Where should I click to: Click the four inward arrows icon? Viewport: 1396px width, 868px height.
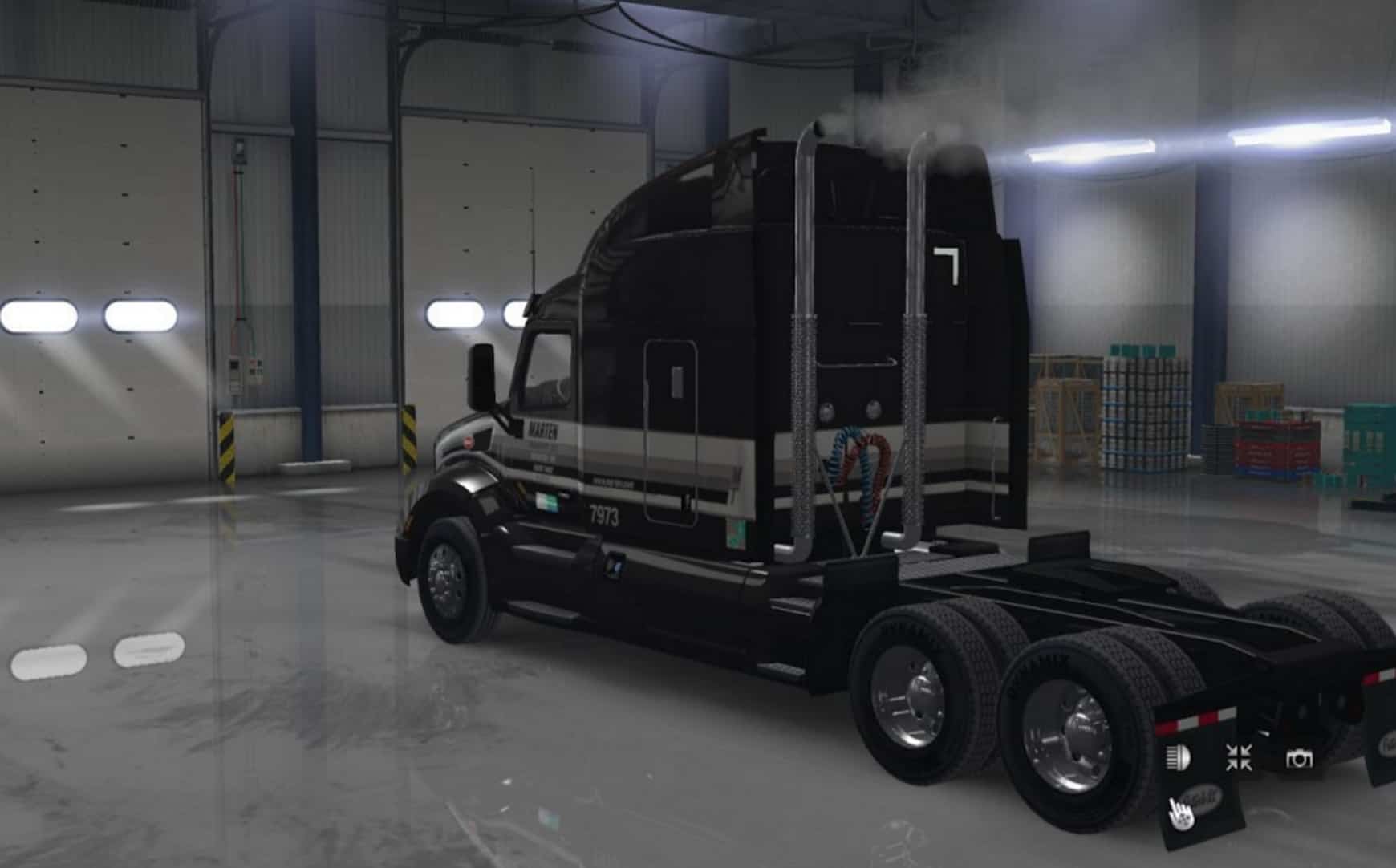1238,757
